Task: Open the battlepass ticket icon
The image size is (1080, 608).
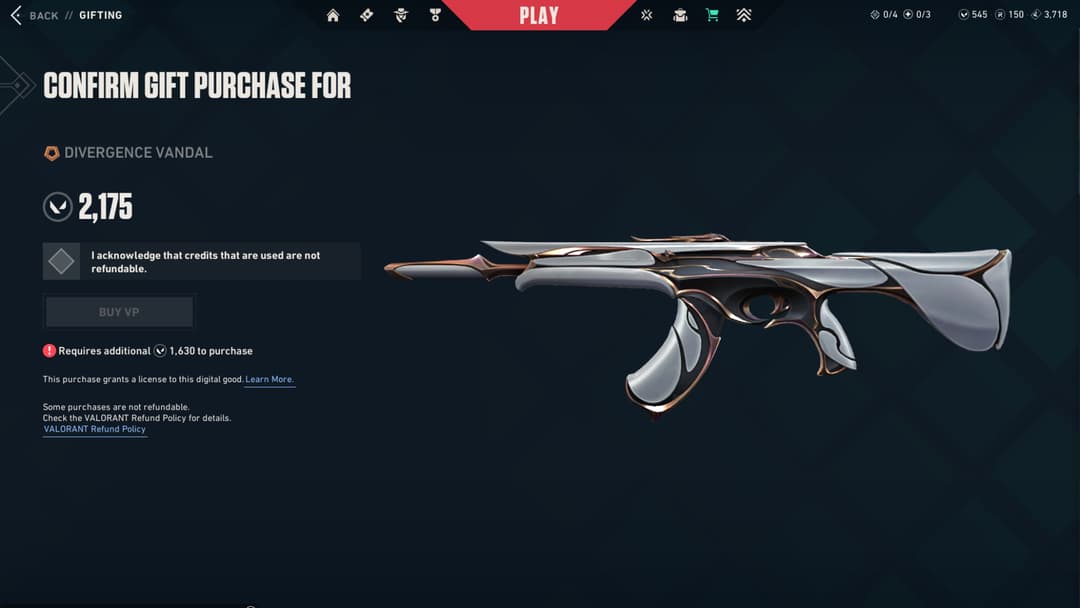Action: click(367, 15)
